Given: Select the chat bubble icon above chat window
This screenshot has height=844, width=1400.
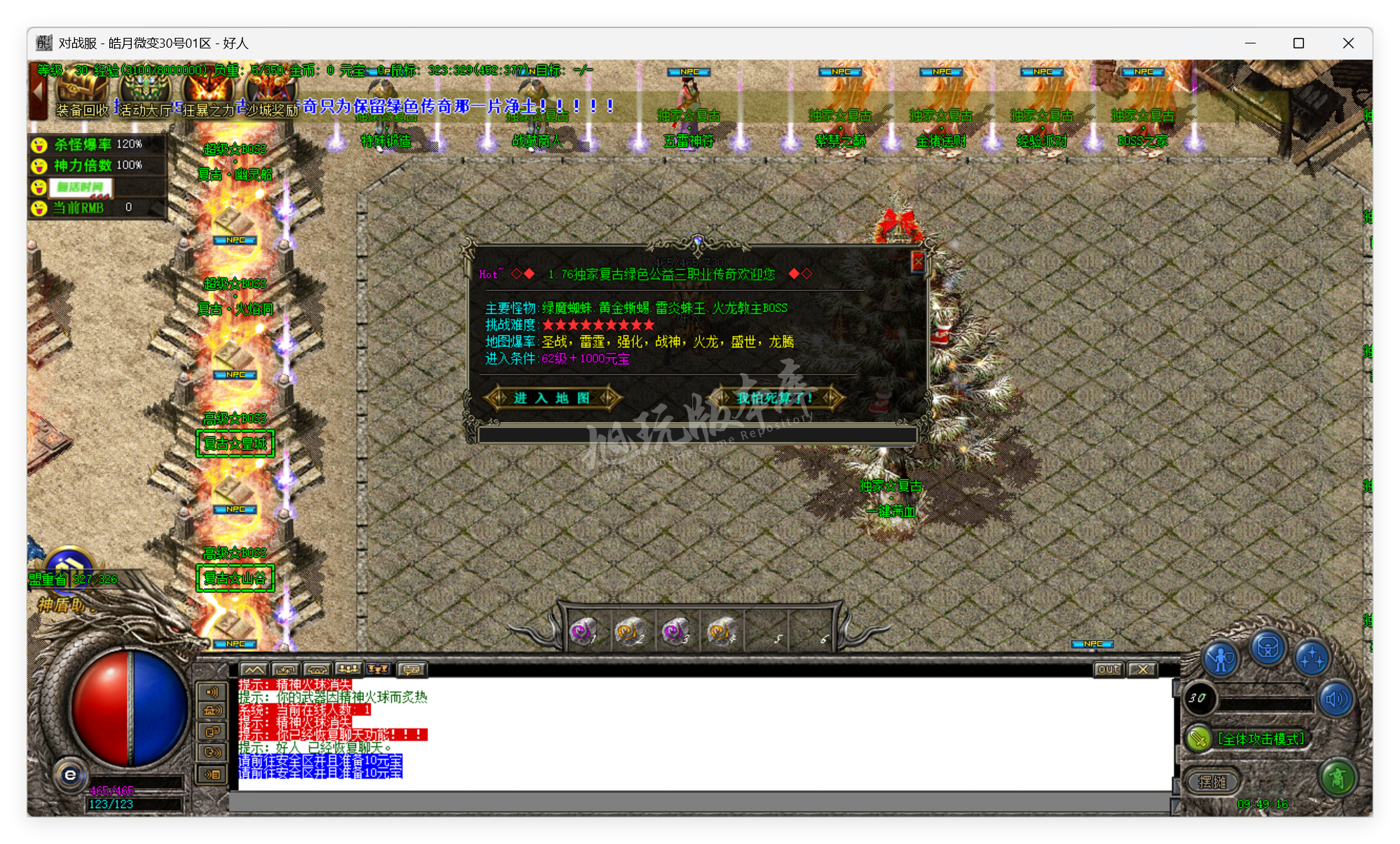Looking at the screenshot, I should [412, 669].
